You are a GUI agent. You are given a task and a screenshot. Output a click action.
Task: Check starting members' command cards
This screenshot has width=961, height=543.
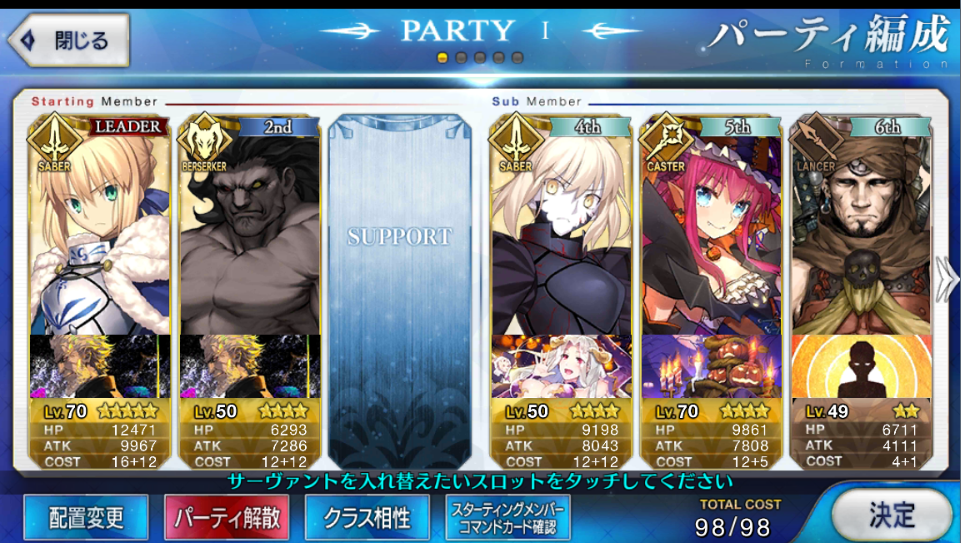(x=508, y=517)
